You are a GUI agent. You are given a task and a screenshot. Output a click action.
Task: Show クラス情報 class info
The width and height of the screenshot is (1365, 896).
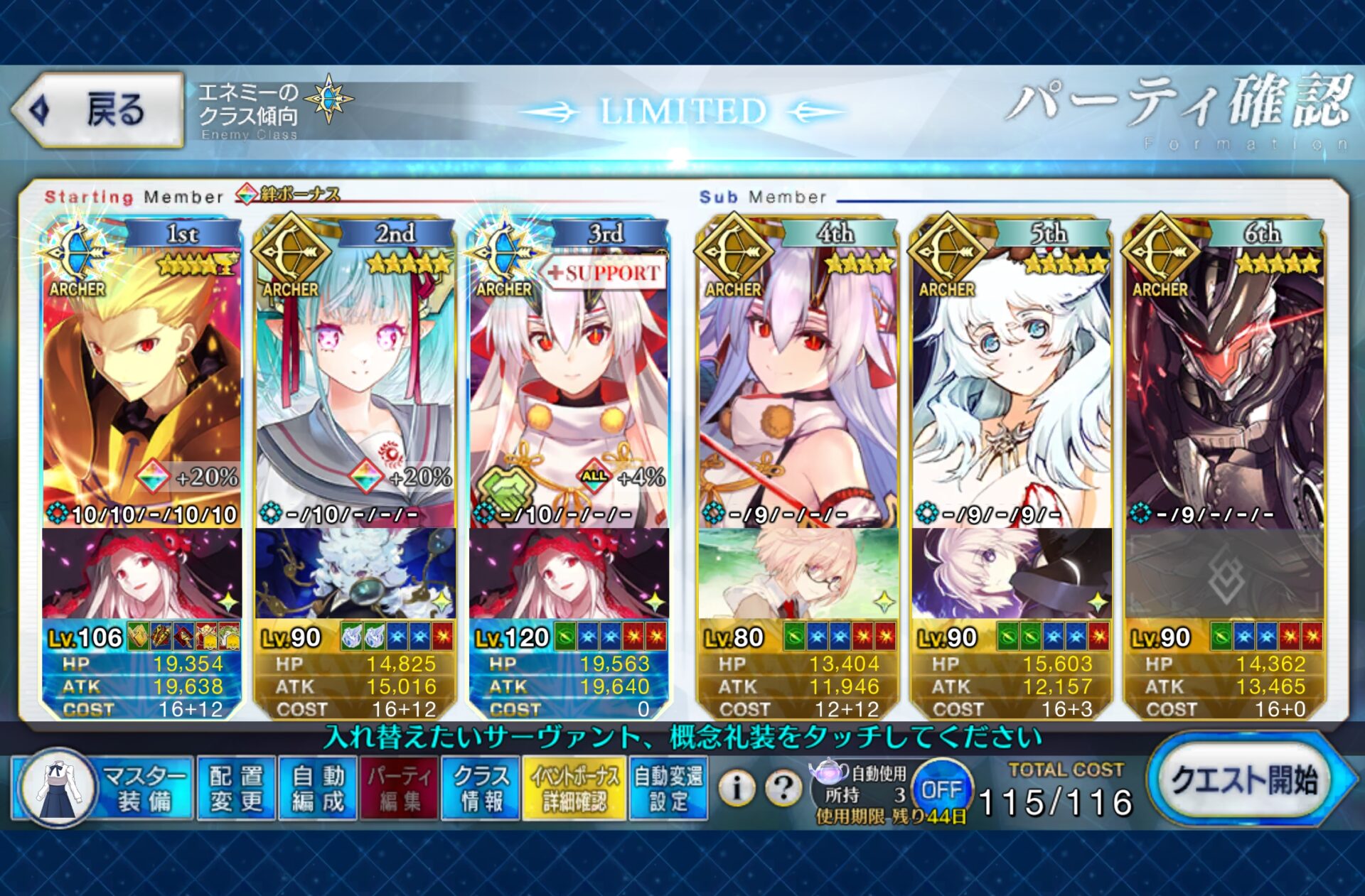point(481,788)
